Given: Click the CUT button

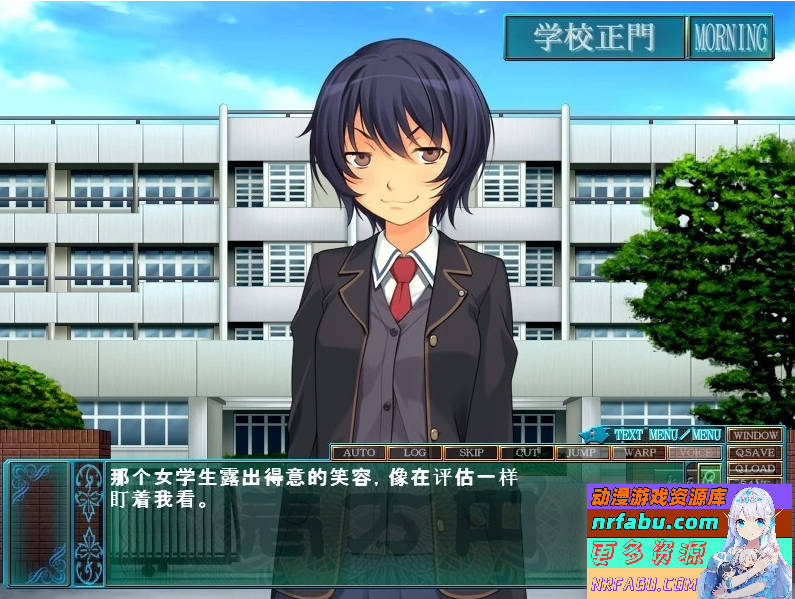Looking at the screenshot, I should 527,452.
